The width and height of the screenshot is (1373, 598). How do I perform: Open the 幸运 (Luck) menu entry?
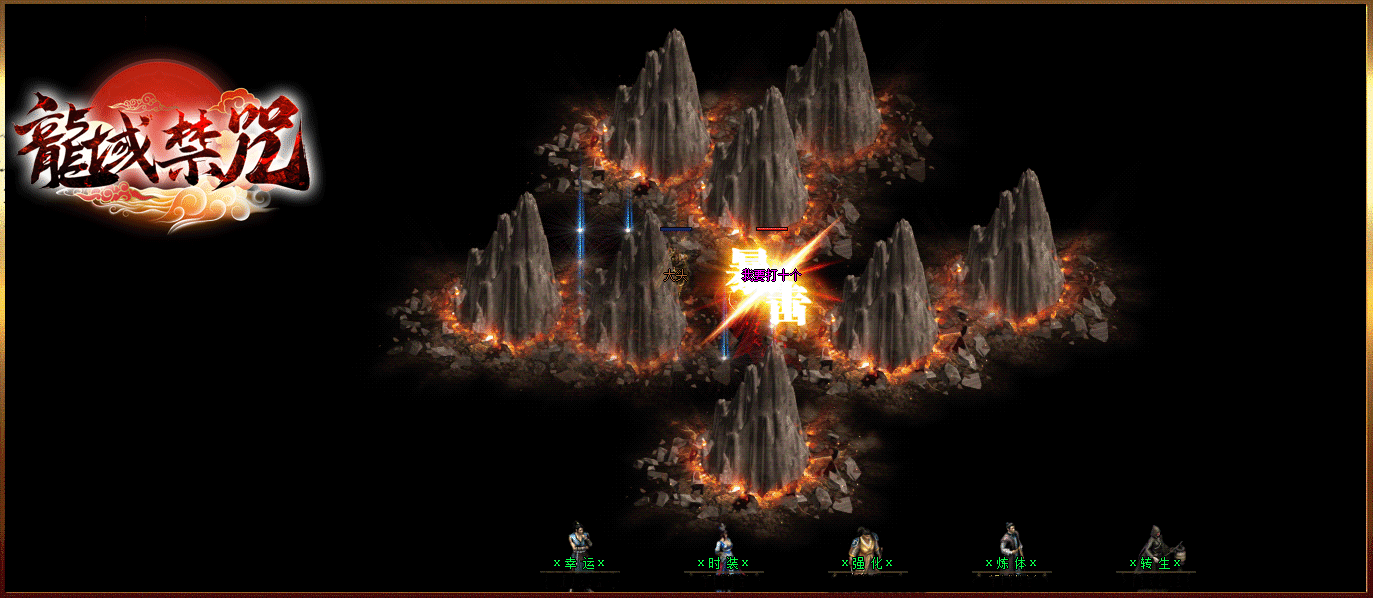(579, 563)
